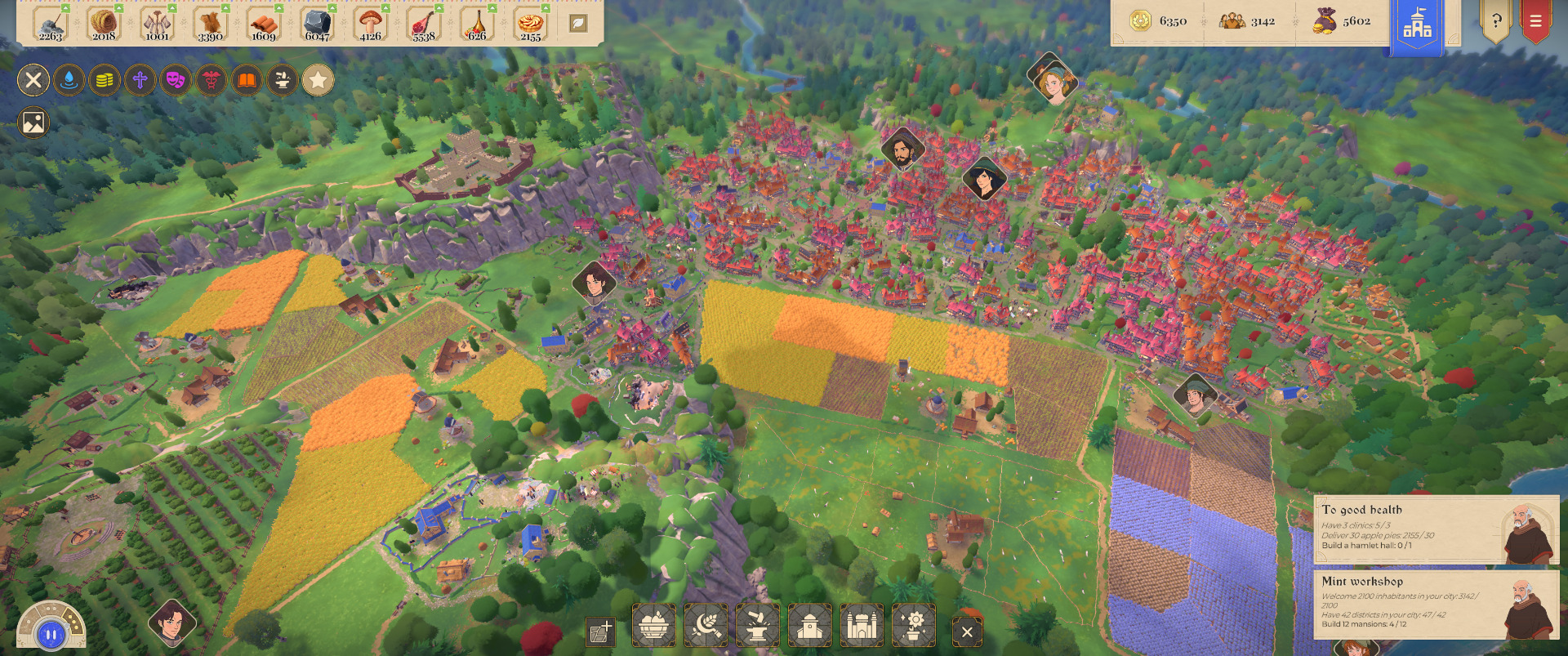Toggle the water drop overlay filter
Viewport: 1568px width, 656px height.
[69, 80]
